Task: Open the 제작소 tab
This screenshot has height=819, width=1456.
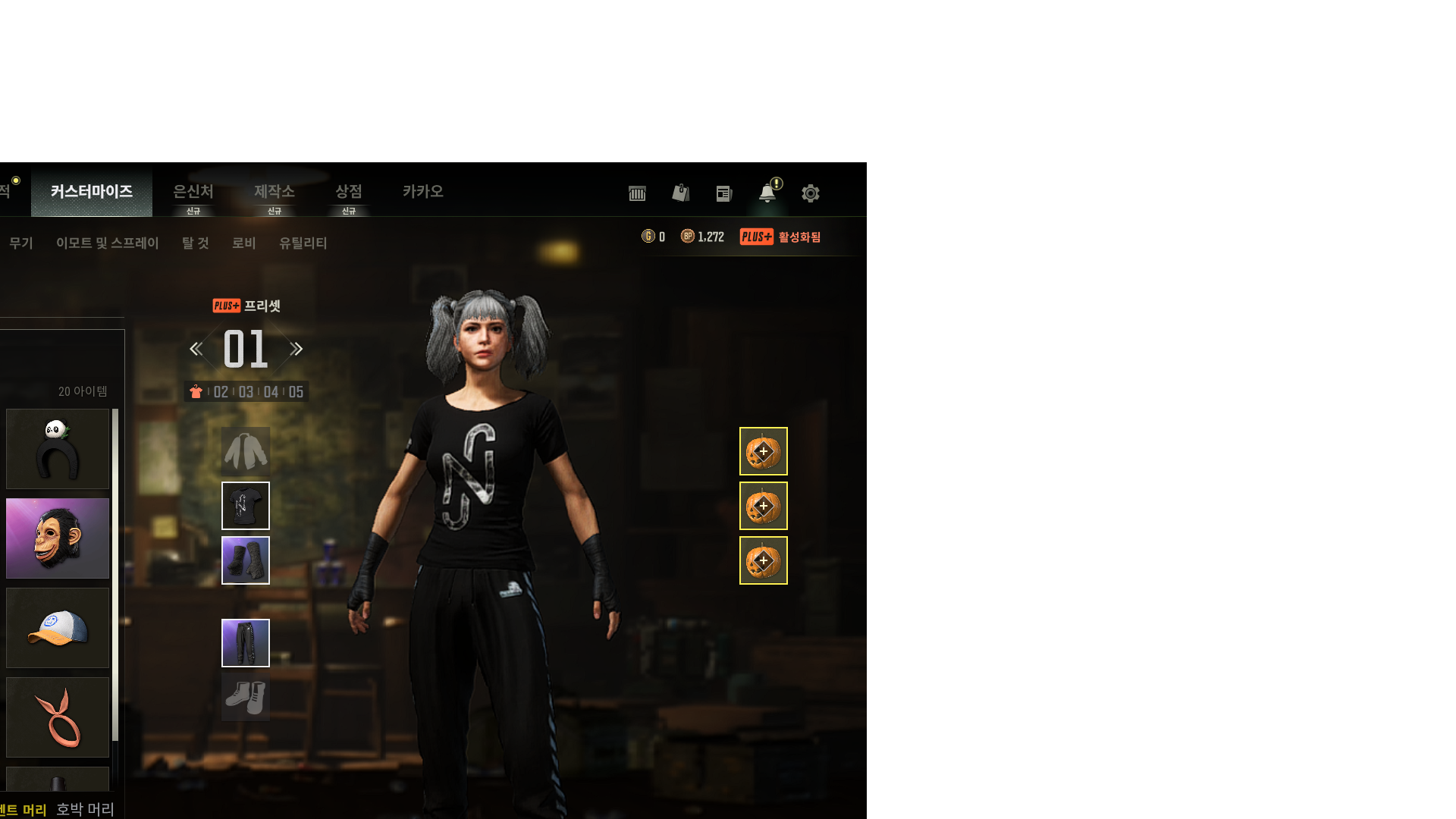Action: (x=275, y=192)
